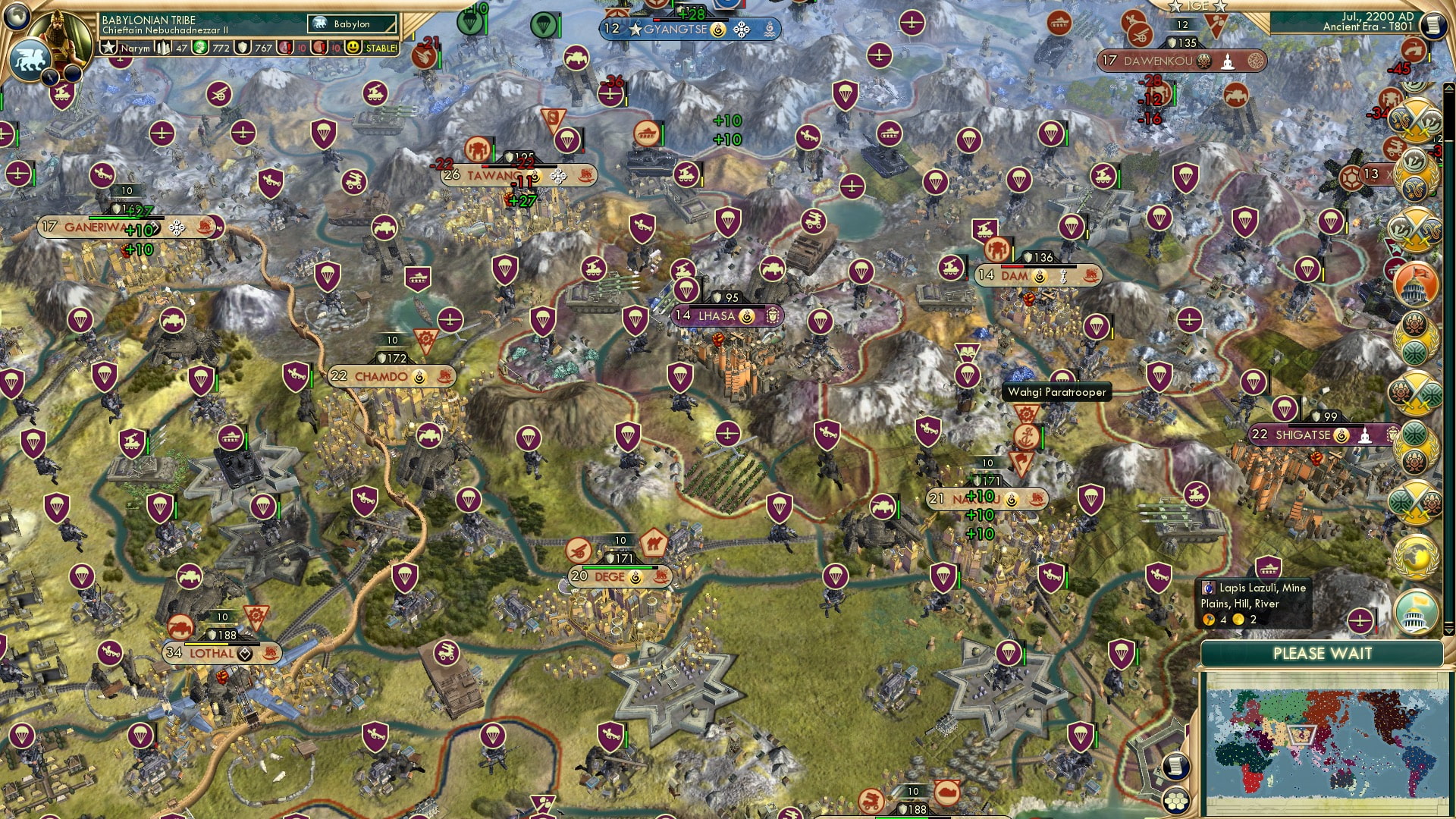The height and width of the screenshot is (819, 1456).
Task: Click the happiness smiley in the status bar
Action: point(352,48)
